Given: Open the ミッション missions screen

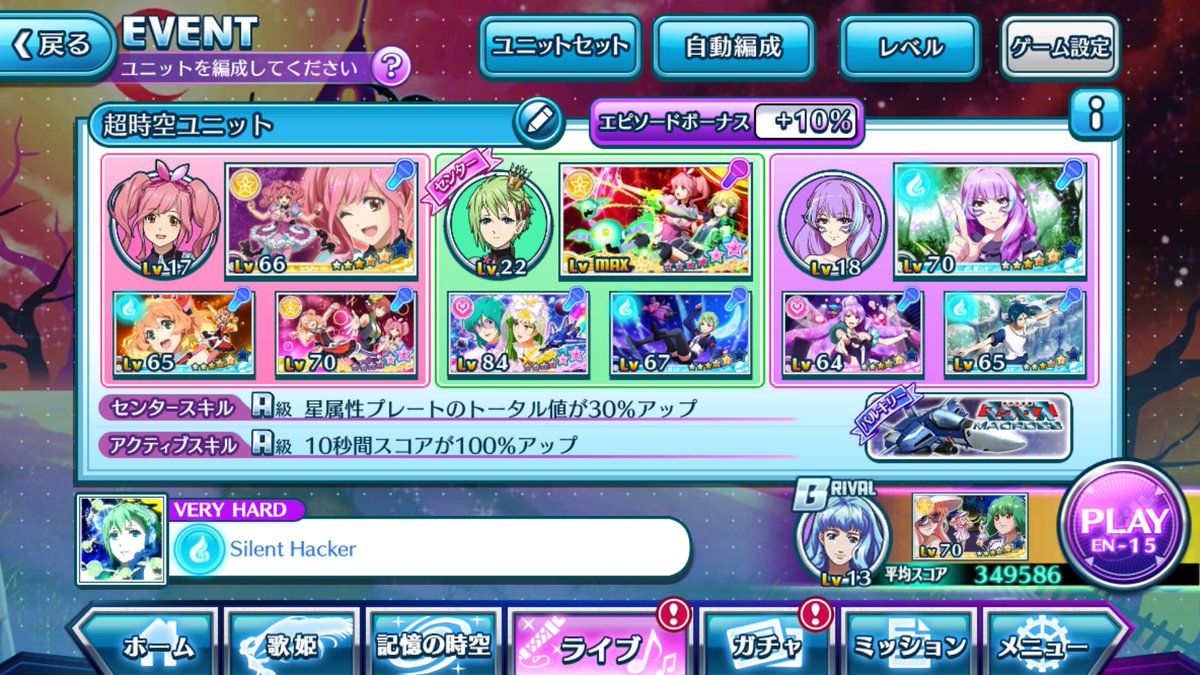Looking at the screenshot, I should point(910,645).
